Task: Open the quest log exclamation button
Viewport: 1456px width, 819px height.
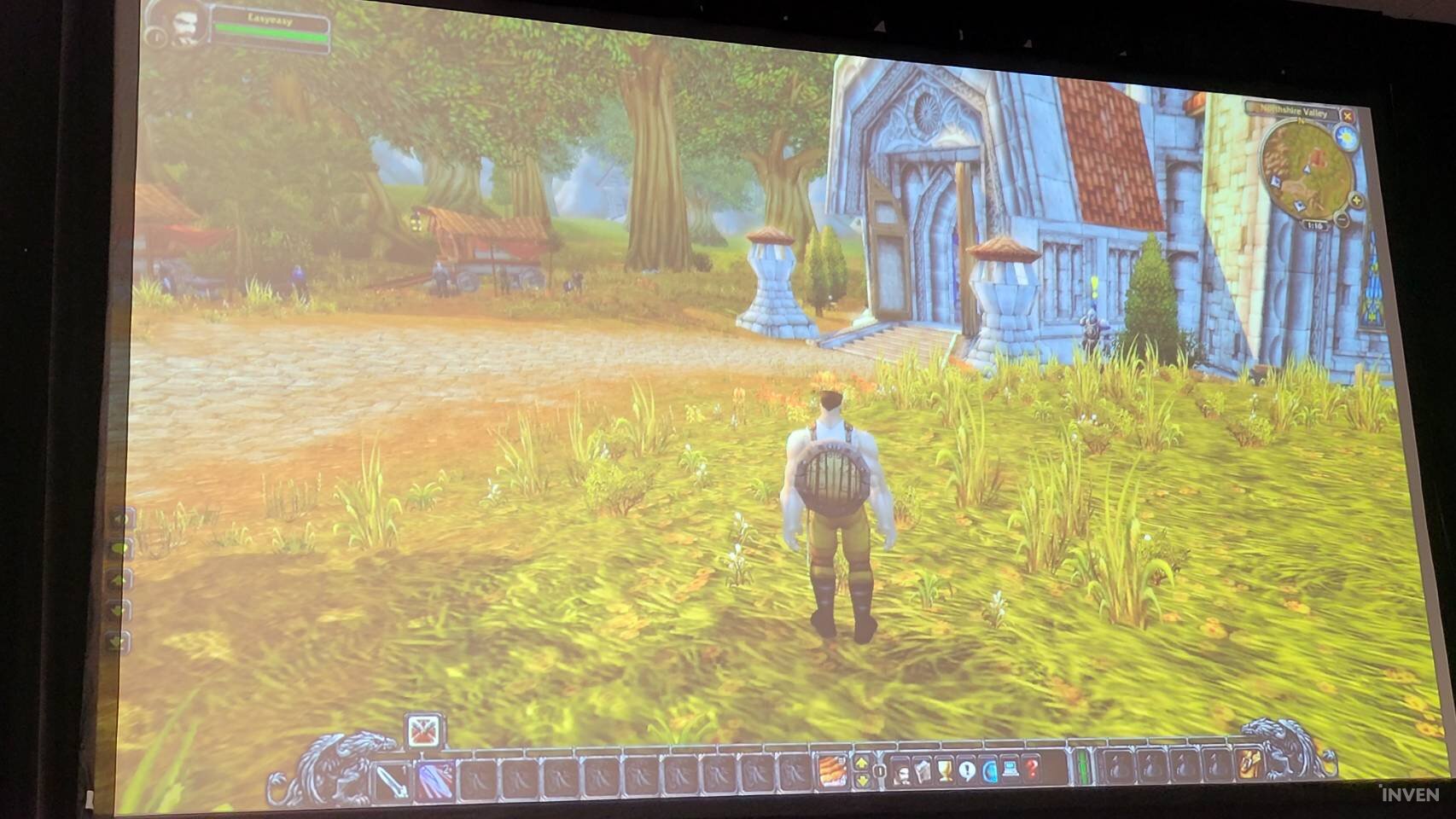Action: pos(966,771)
